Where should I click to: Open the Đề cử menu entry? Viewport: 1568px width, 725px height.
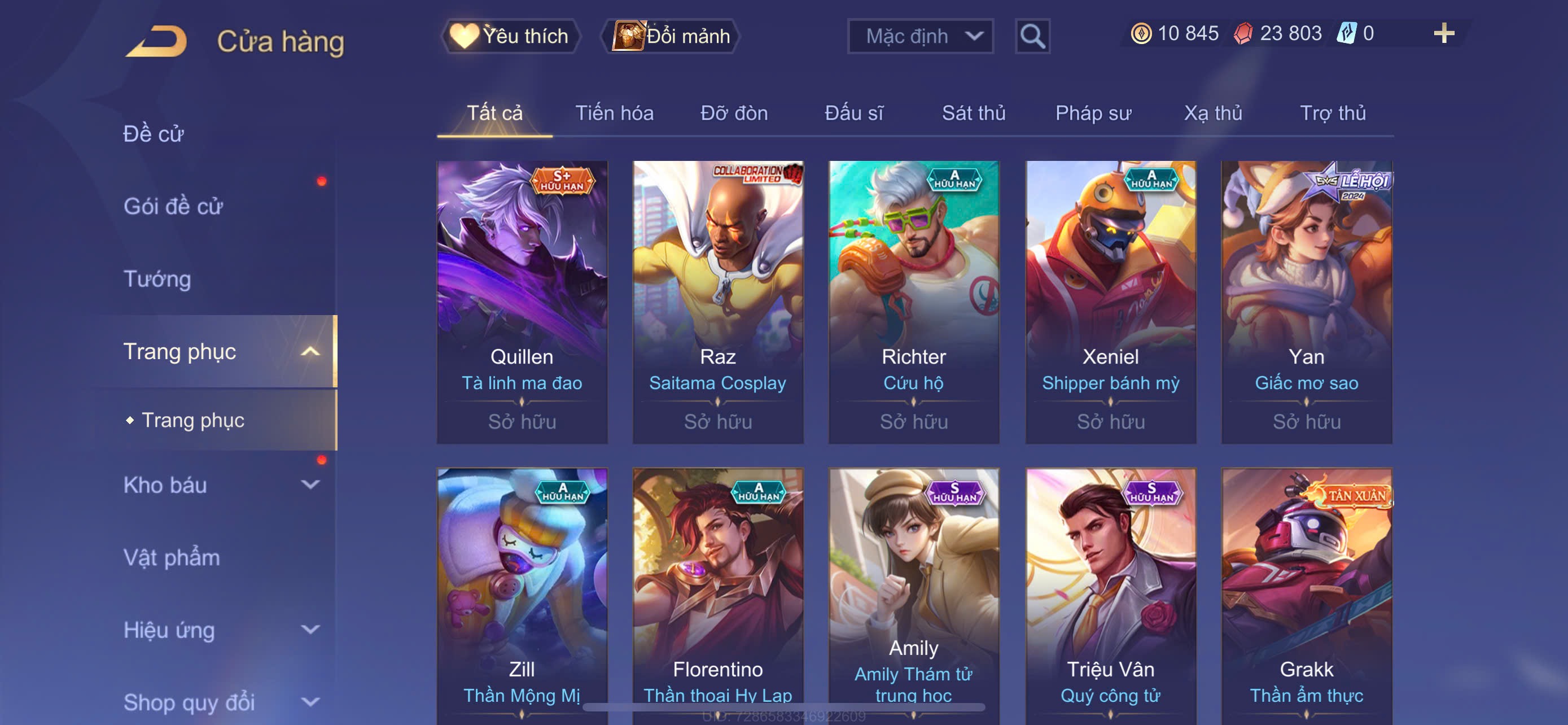(x=154, y=134)
